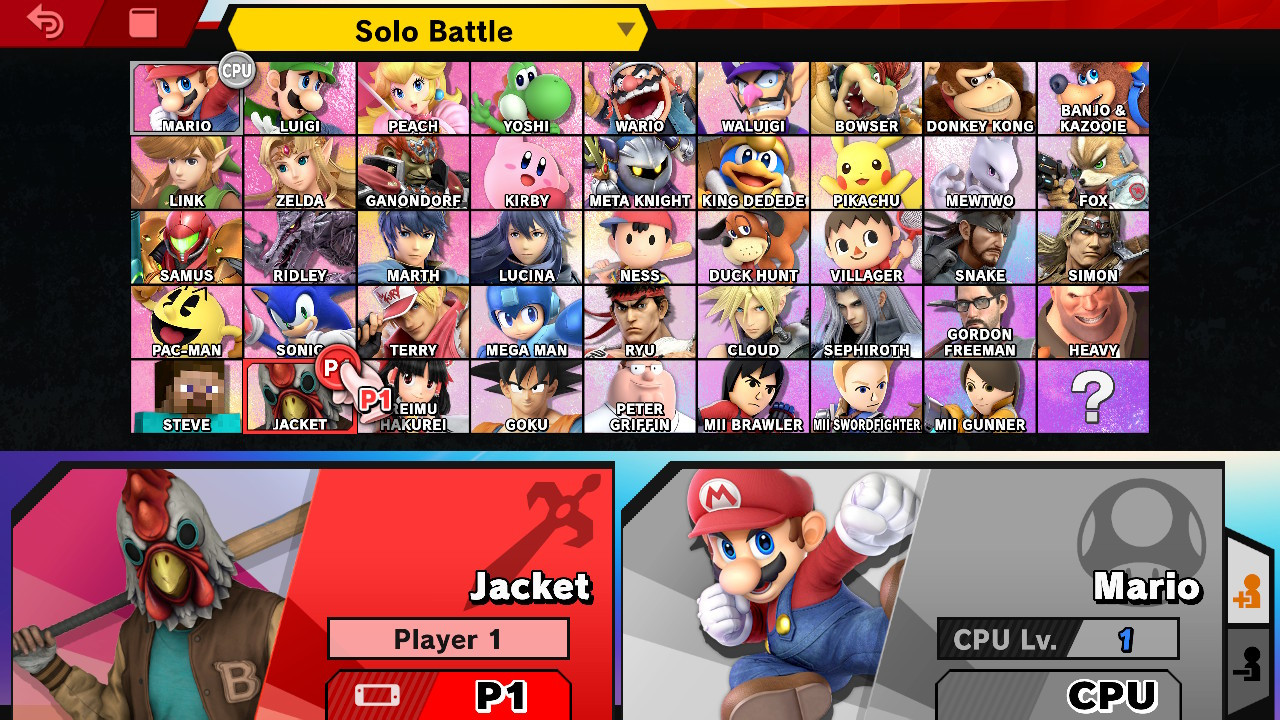Viewport: 1280px width, 720px height.
Task: Select Pikachu on the roster
Action: pyautogui.click(x=866, y=172)
